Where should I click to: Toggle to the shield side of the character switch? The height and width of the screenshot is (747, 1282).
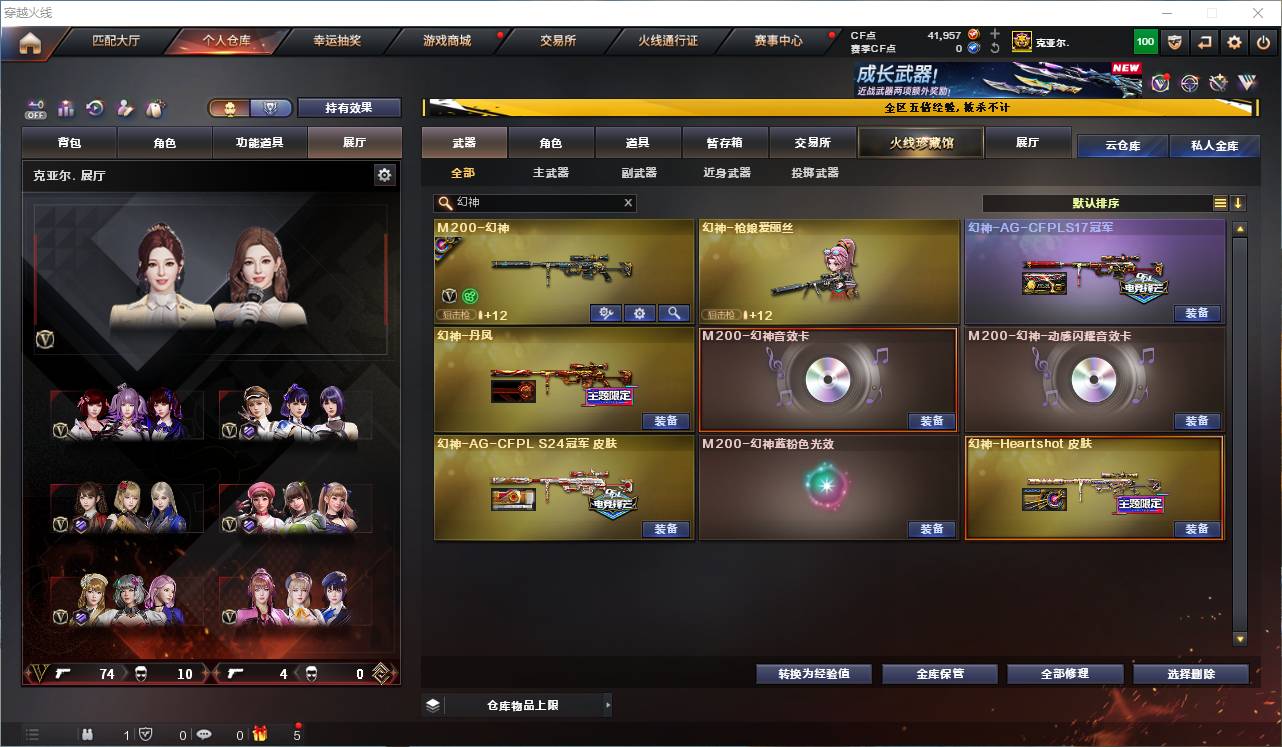pos(272,108)
